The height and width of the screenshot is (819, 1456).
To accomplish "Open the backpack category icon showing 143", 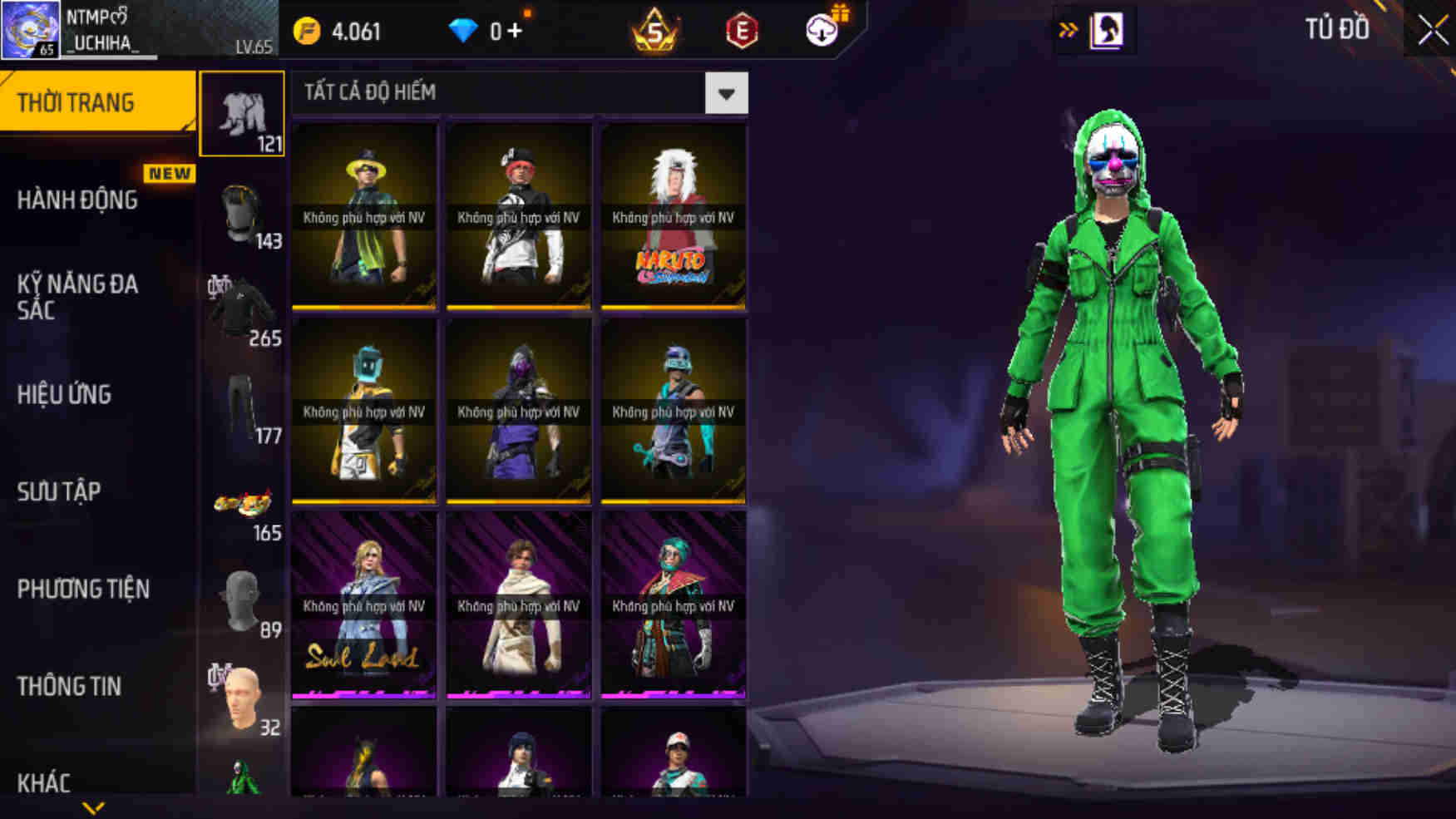I will coord(241,212).
